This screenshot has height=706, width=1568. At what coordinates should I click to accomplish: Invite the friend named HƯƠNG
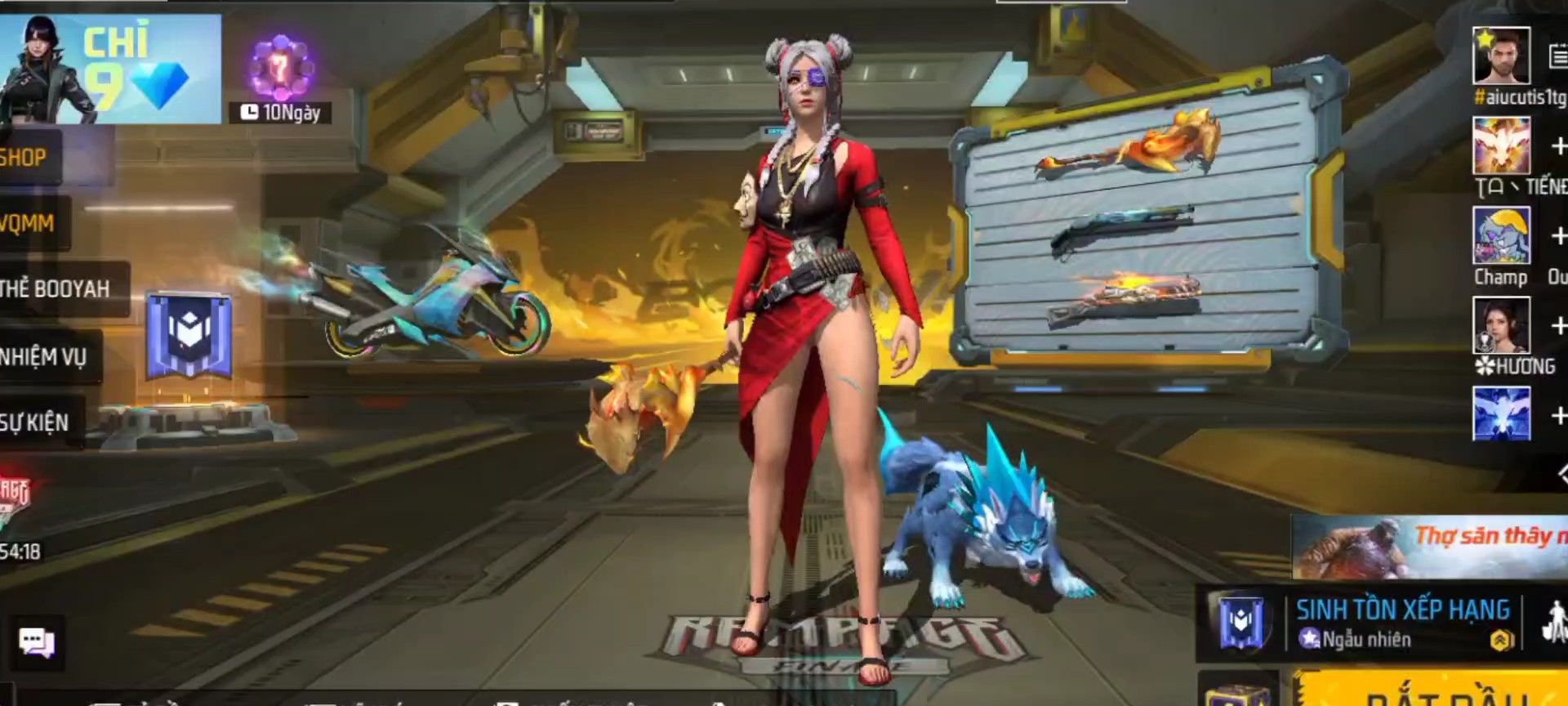1557,325
